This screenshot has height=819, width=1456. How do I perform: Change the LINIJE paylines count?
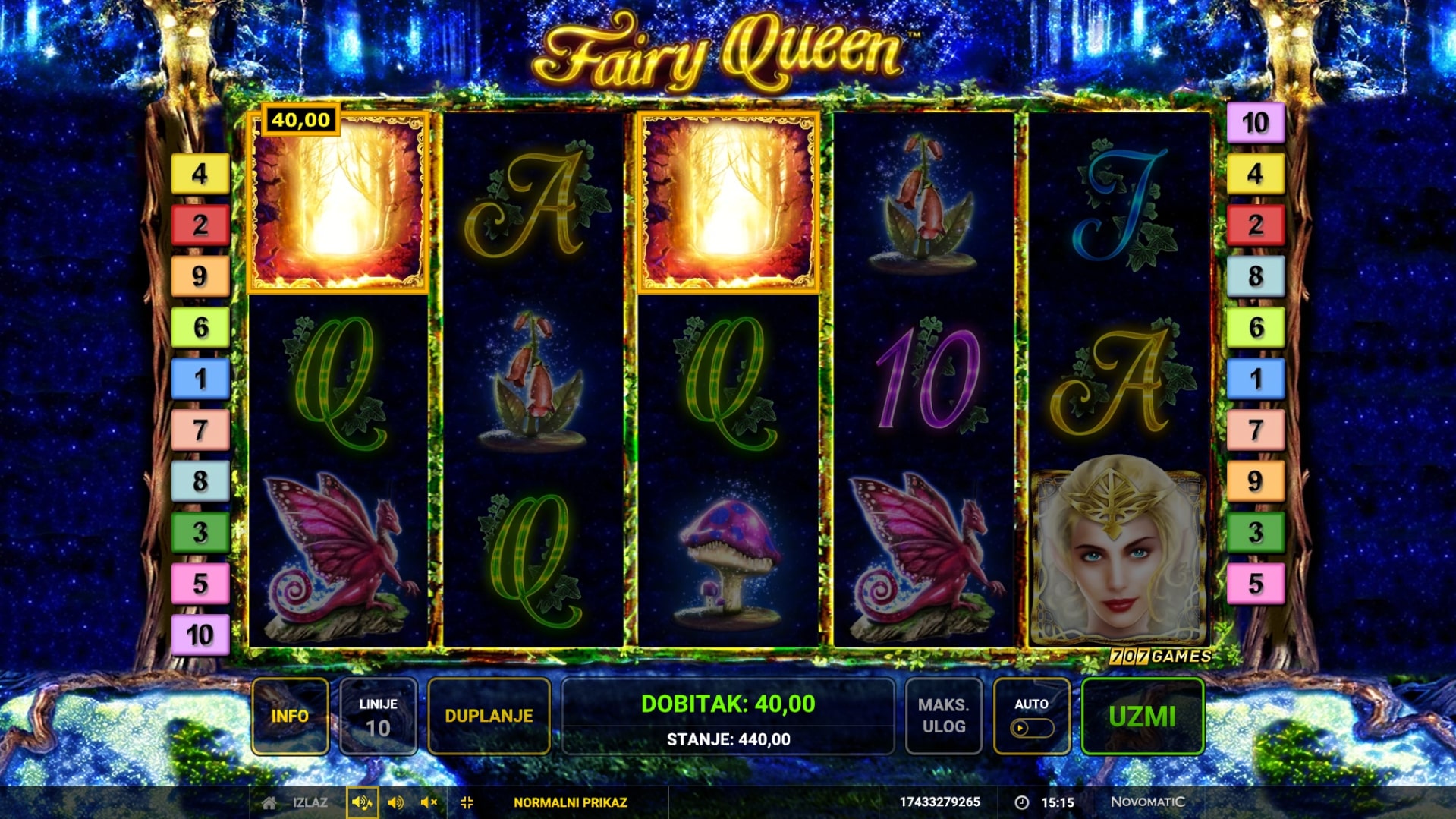point(378,716)
